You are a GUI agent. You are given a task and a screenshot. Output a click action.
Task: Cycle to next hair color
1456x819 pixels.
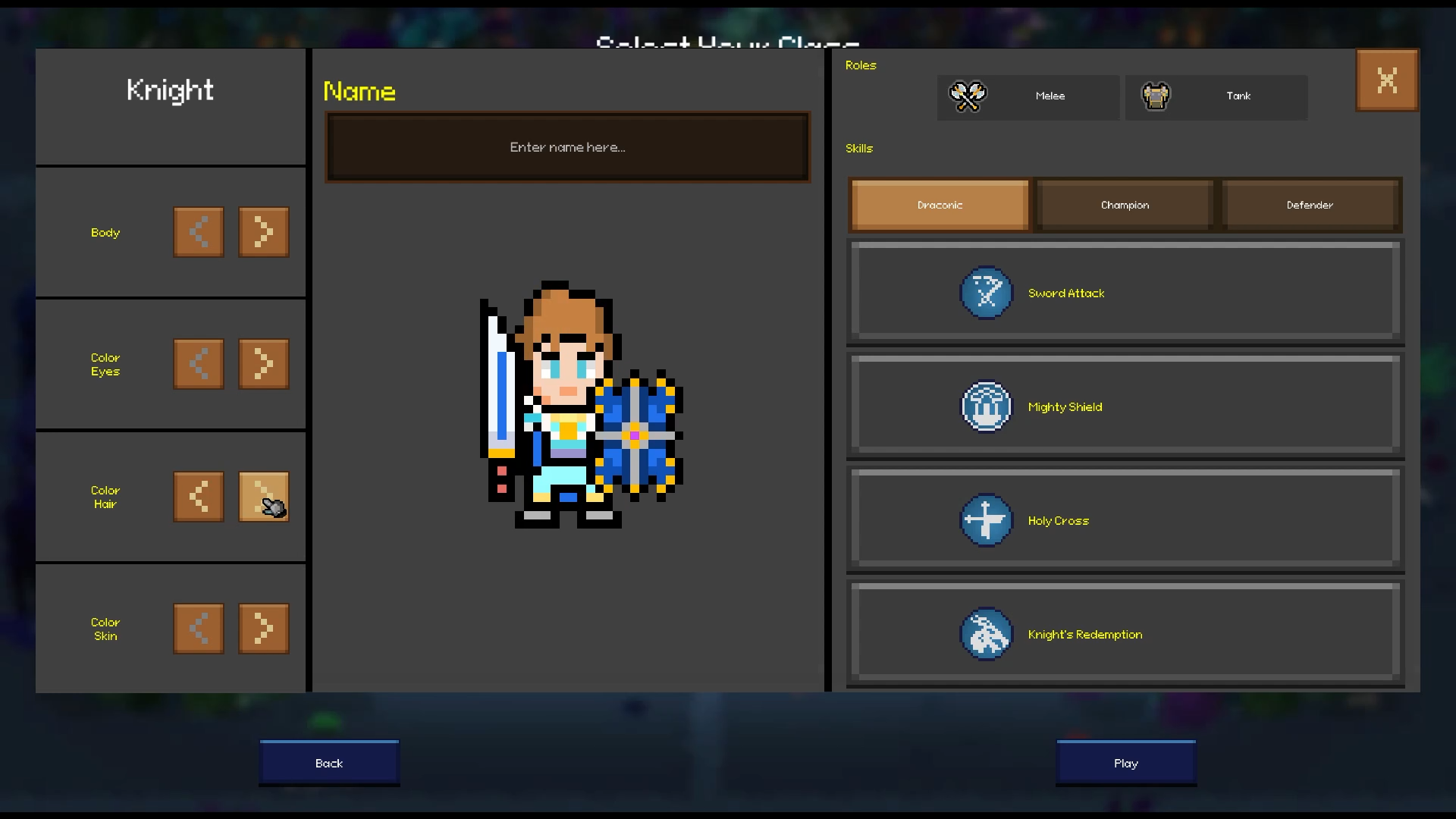tap(263, 497)
